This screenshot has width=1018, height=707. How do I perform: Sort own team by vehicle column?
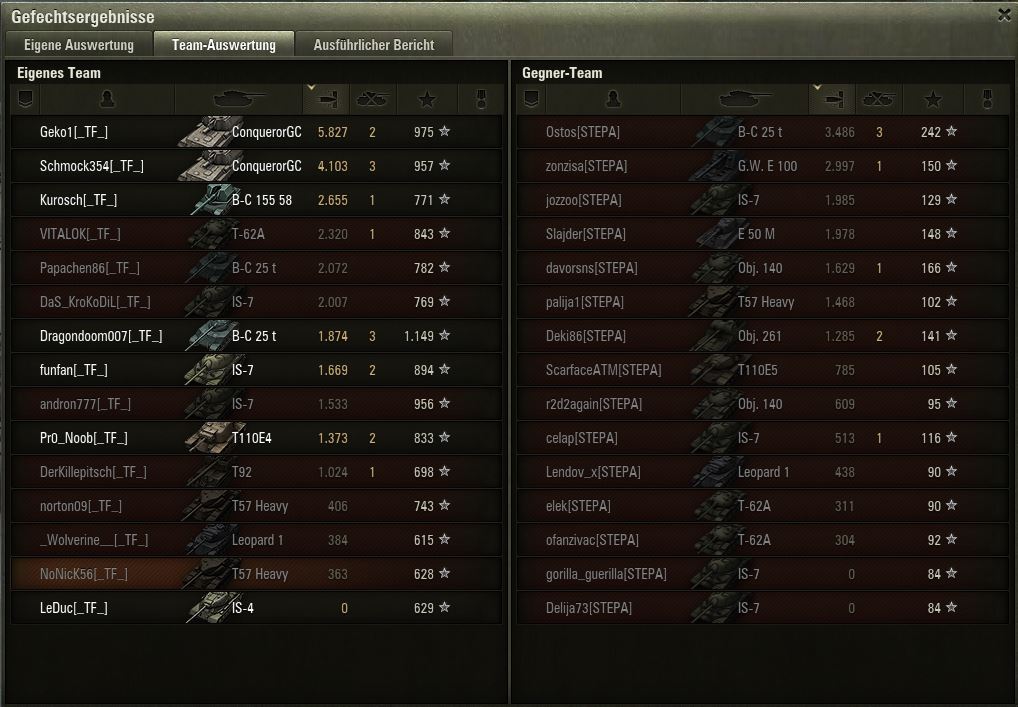[x=238, y=99]
